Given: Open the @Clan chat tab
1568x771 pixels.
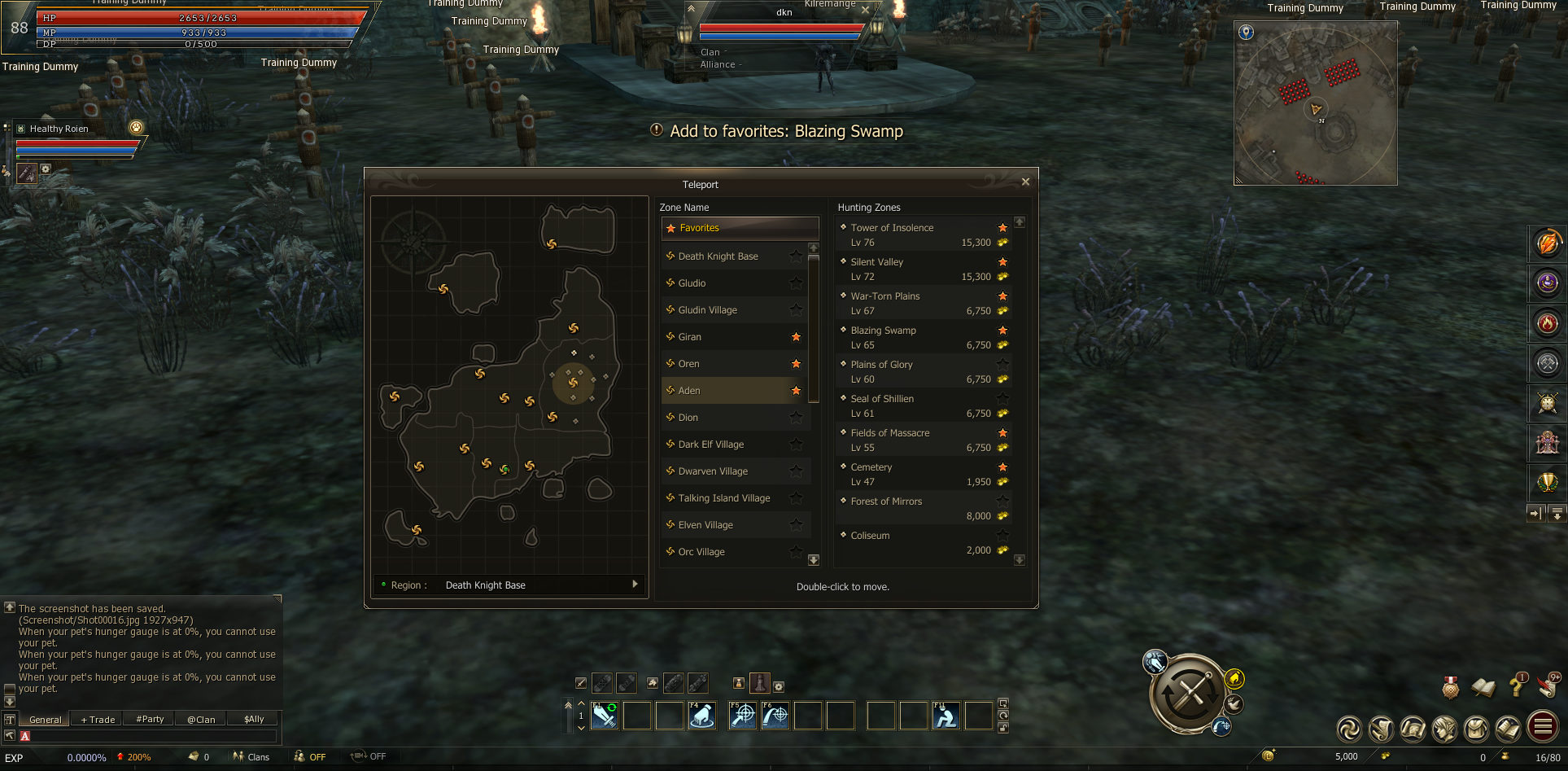Looking at the screenshot, I should pyautogui.click(x=201, y=719).
